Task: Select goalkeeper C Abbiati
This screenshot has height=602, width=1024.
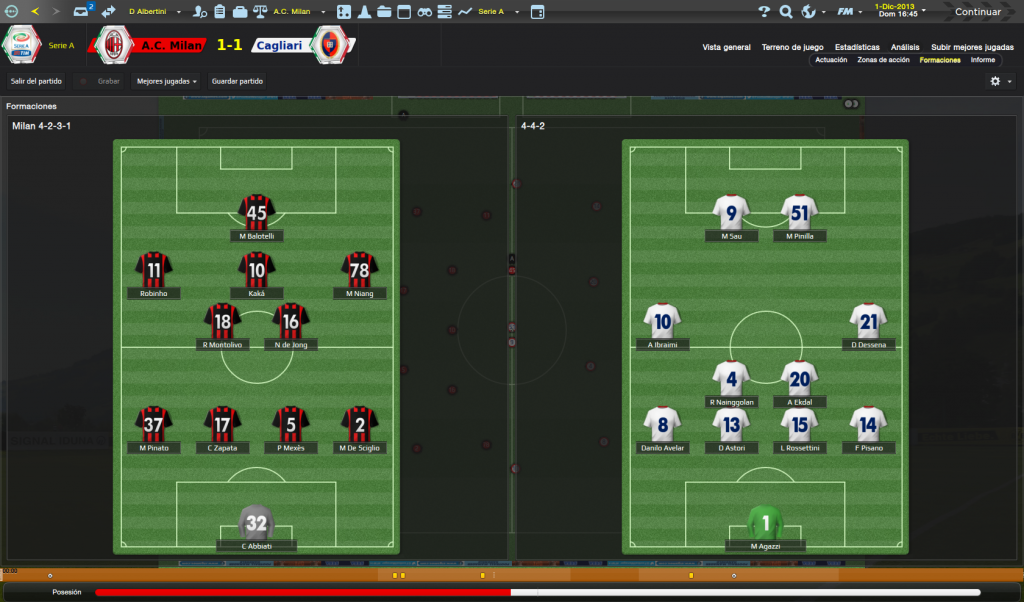Action: pyautogui.click(x=257, y=522)
